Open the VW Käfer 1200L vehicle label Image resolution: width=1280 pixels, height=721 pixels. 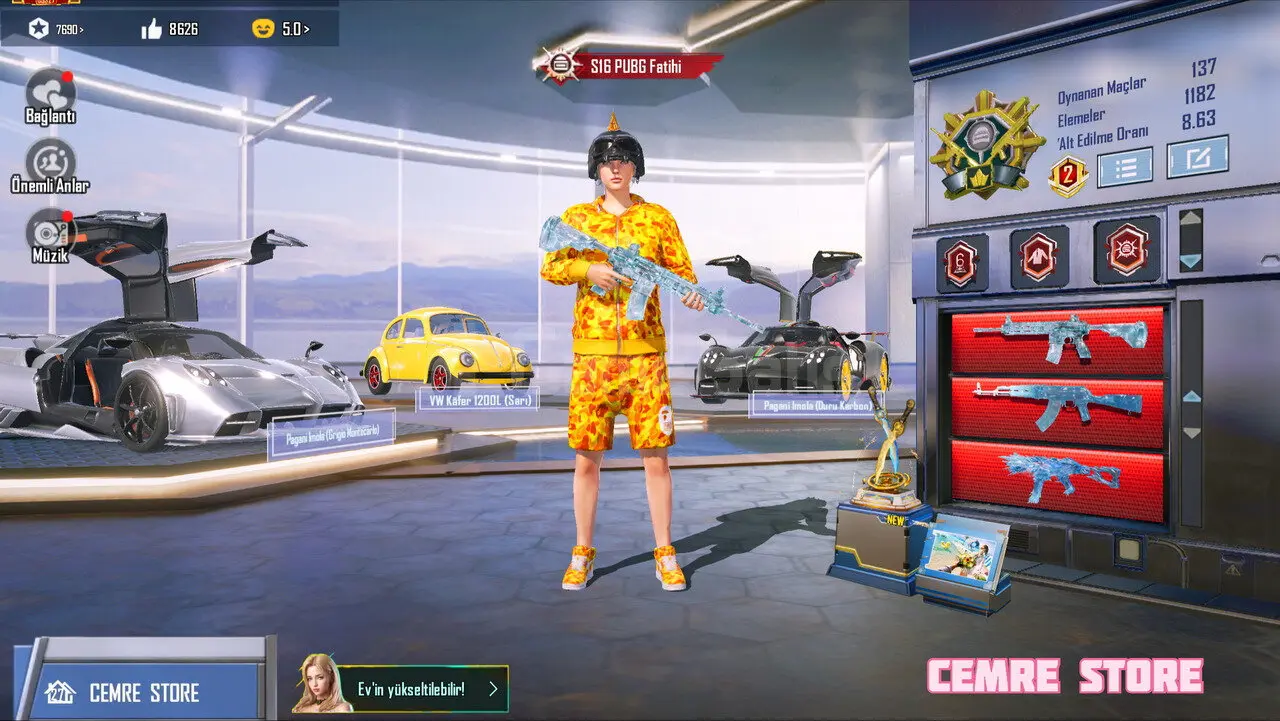(478, 400)
